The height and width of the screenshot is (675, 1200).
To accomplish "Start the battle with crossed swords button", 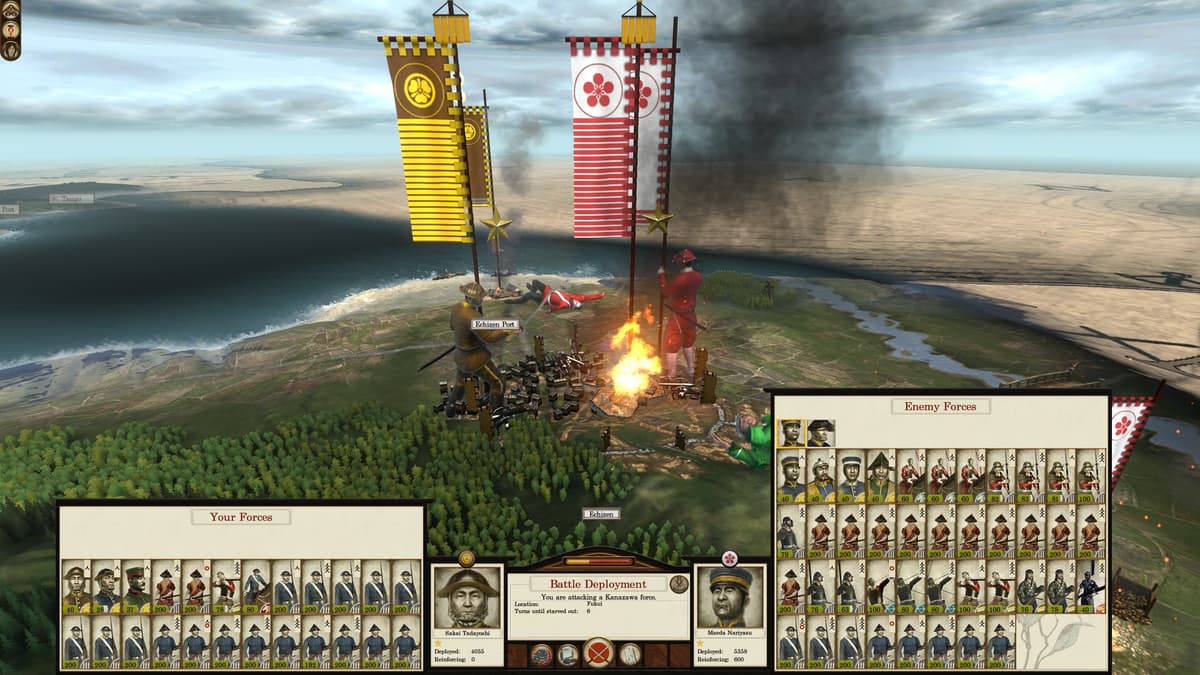I will pyautogui.click(x=598, y=655).
